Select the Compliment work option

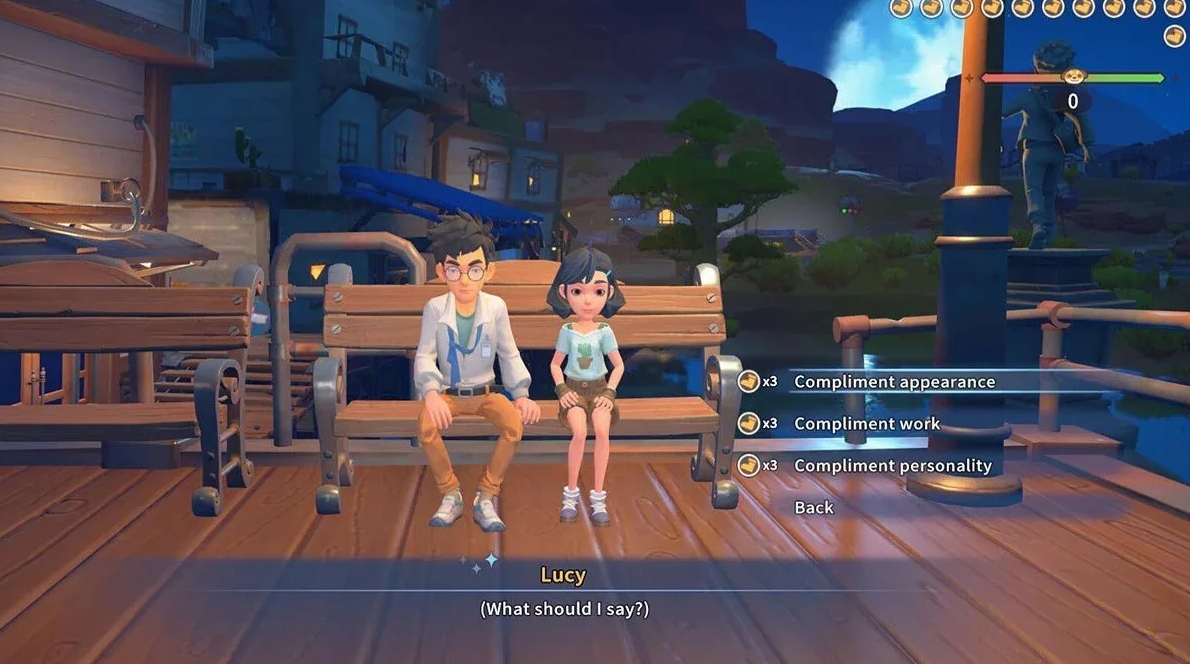(x=866, y=424)
